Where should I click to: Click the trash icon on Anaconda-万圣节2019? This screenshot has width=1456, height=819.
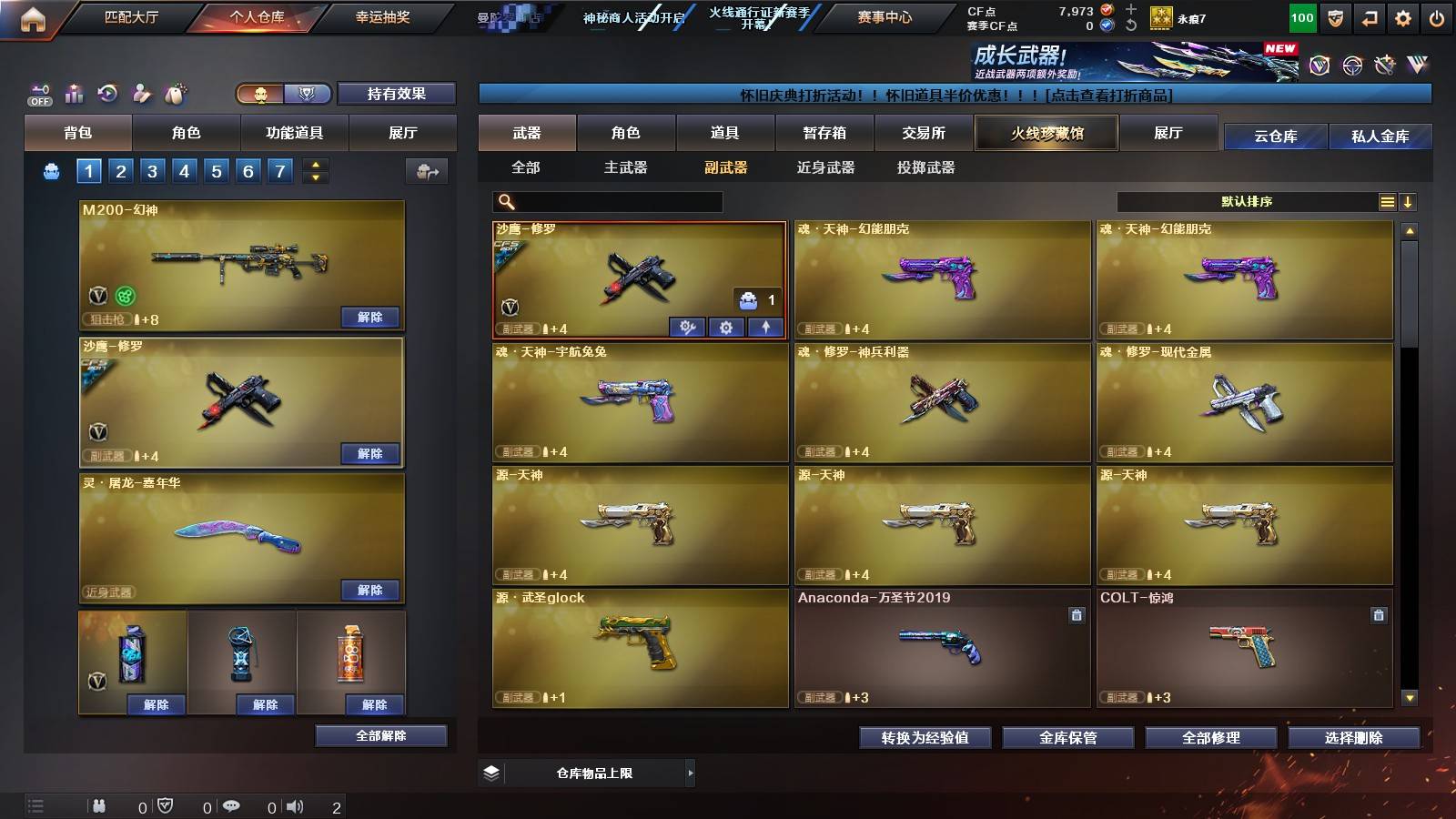point(1077,615)
